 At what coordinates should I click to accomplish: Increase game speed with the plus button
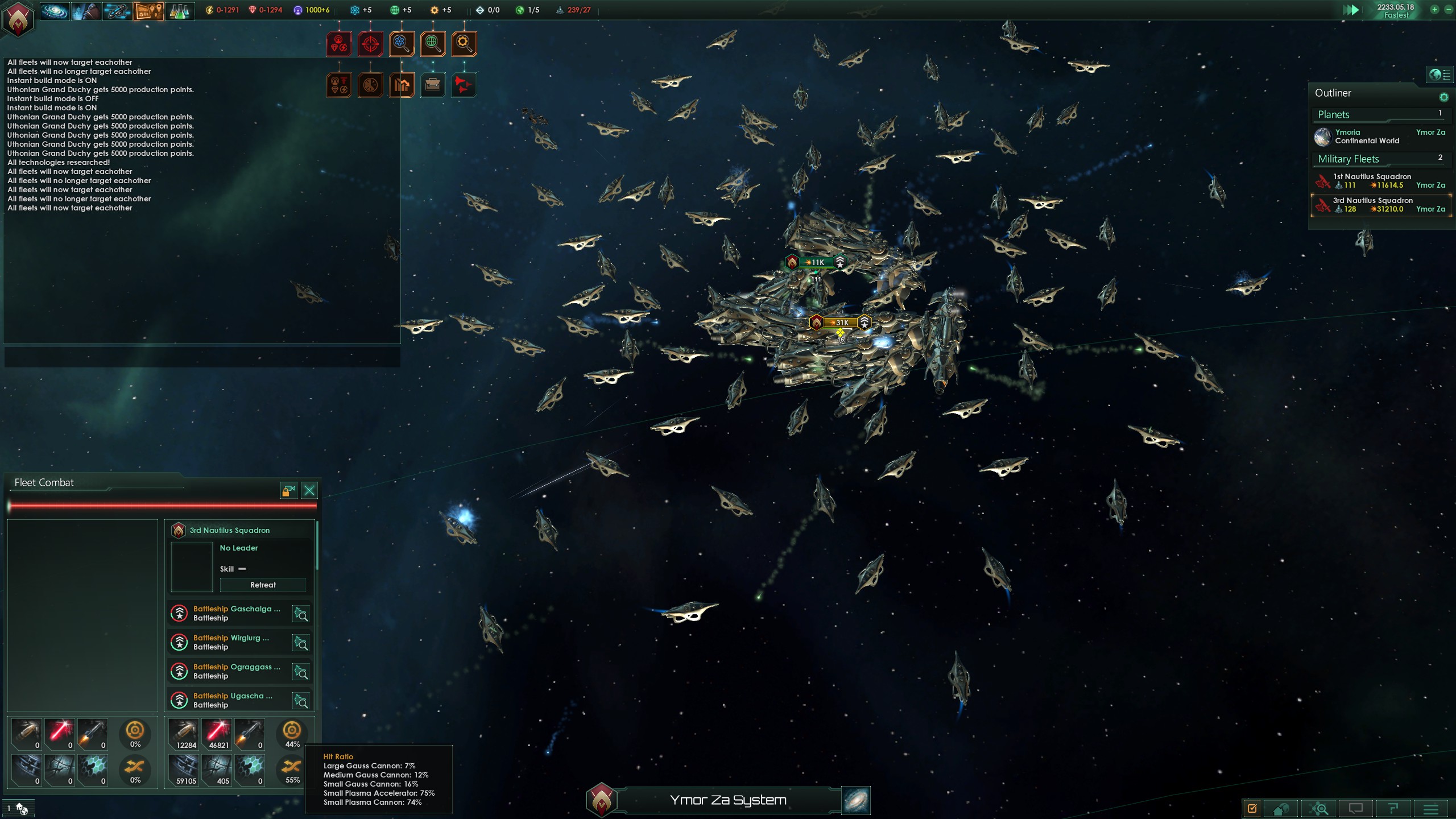tap(1434, 9)
